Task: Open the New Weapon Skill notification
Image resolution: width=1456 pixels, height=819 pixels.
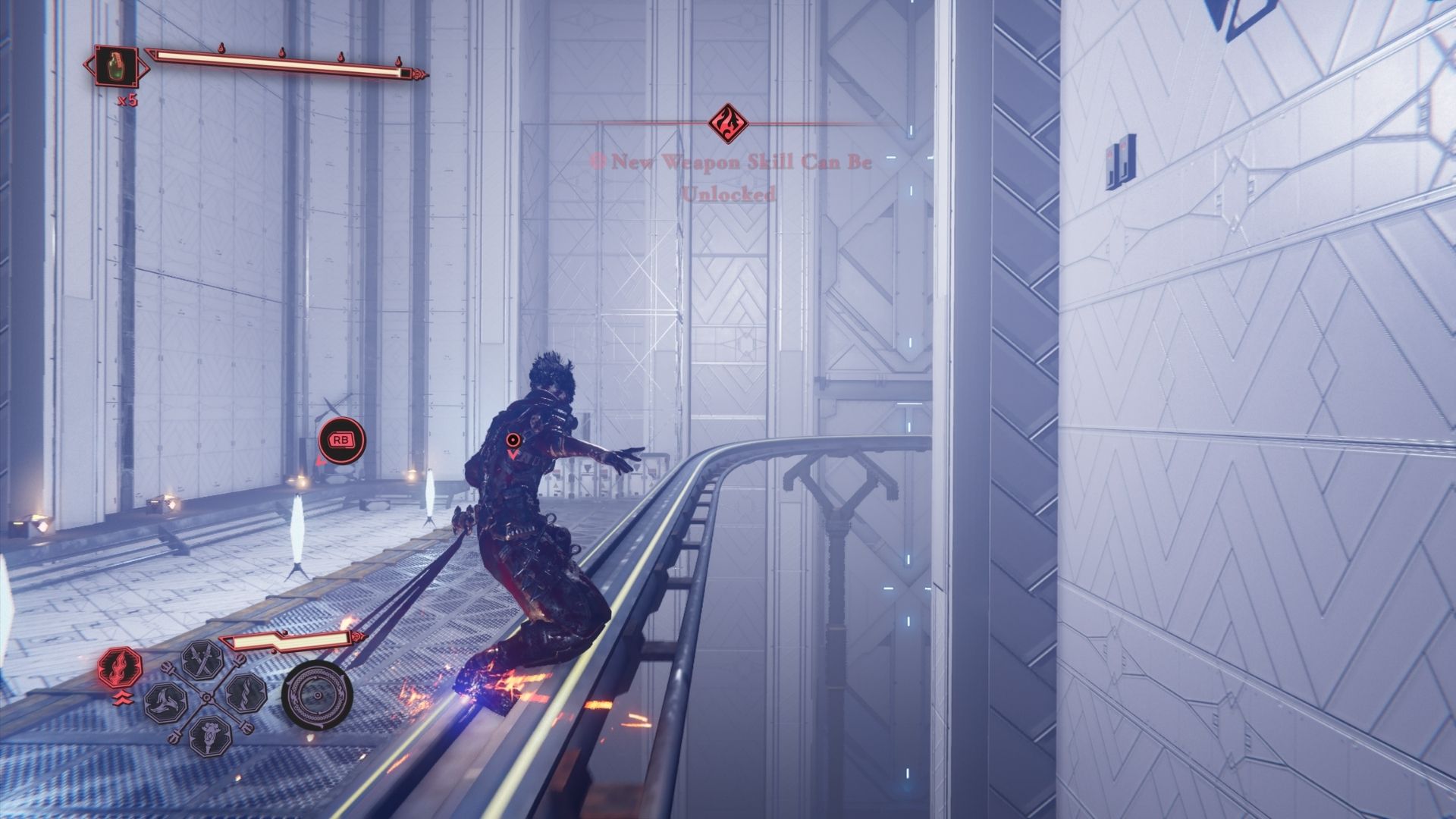Action: pyautogui.click(x=730, y=177)
